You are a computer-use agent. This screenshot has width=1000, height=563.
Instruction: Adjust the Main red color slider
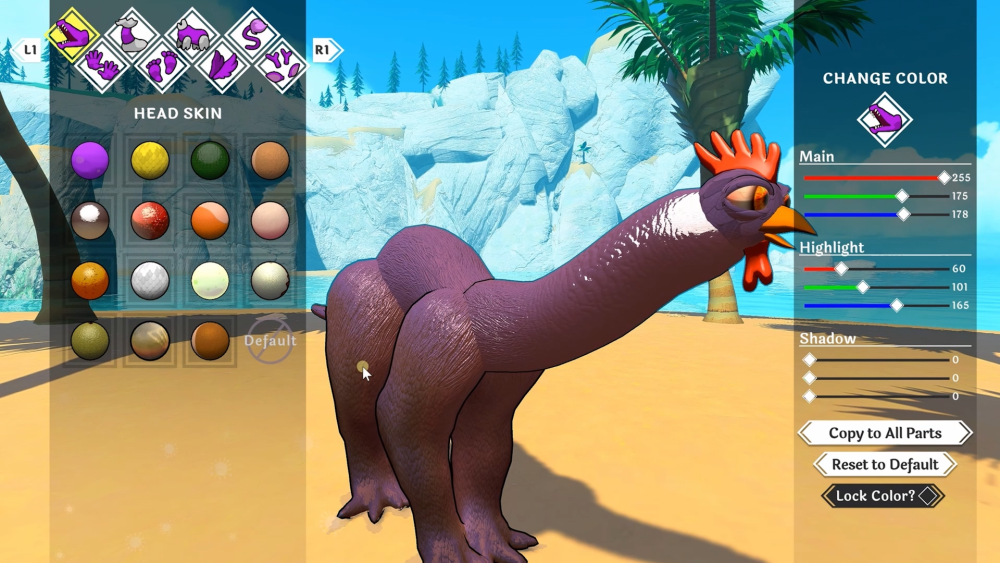tap(943, 178)
